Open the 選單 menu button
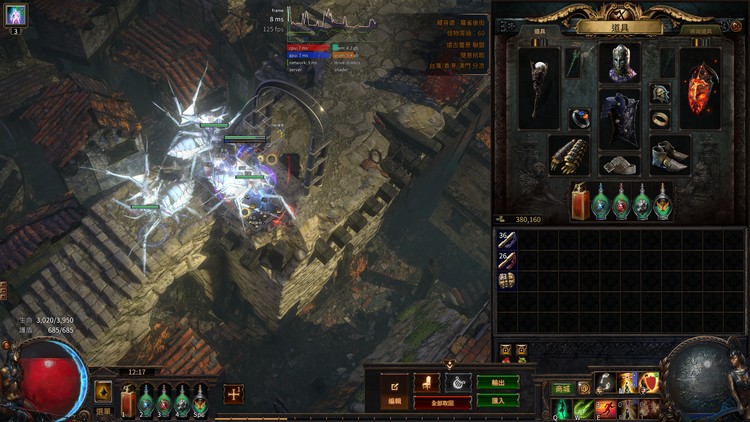Image resolution: width=750 pixels, height=422 pixels. coord(103,410)
